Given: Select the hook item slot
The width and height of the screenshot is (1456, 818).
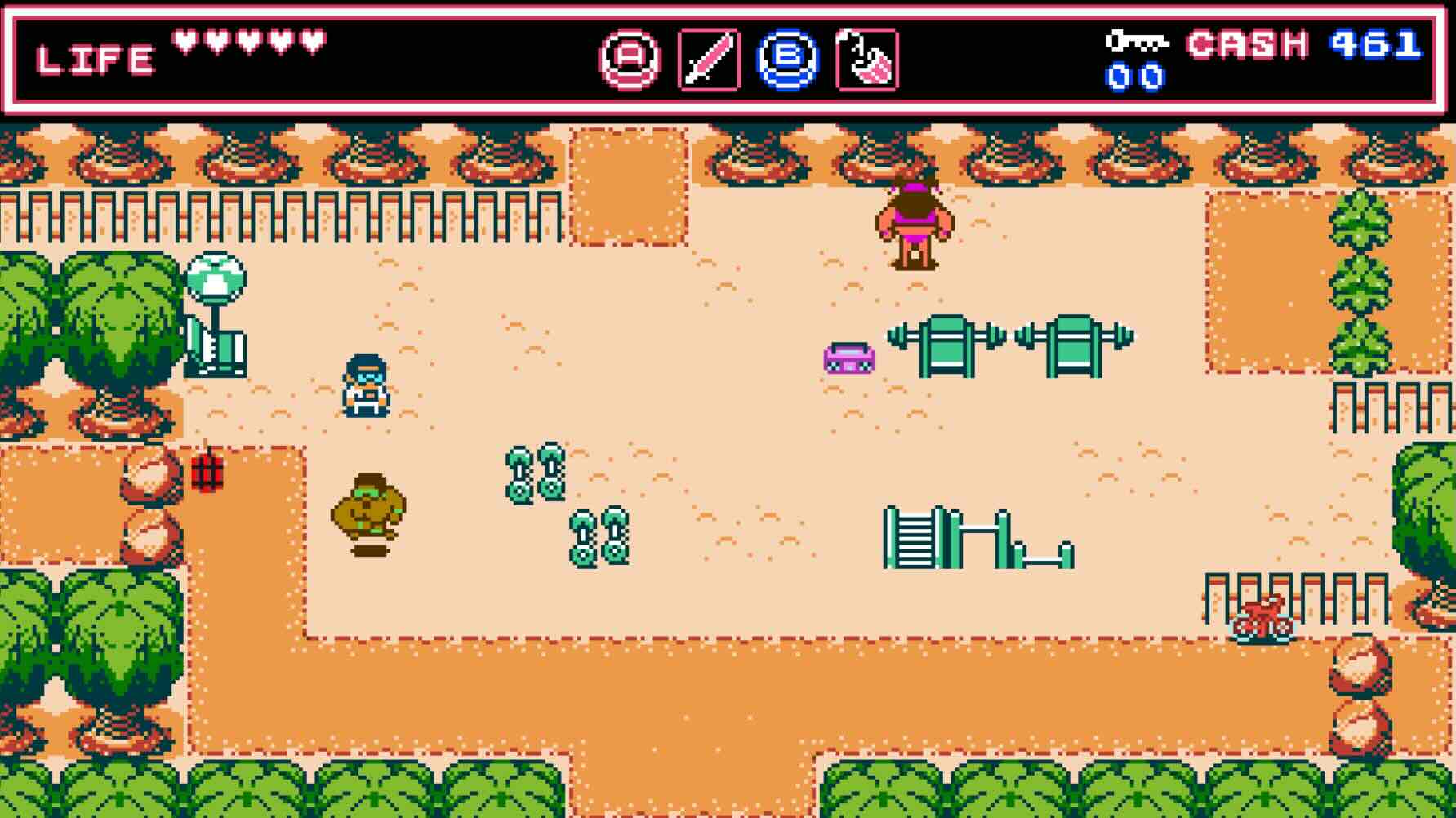Looking at the screenshot, I should (x=866, y=60).
